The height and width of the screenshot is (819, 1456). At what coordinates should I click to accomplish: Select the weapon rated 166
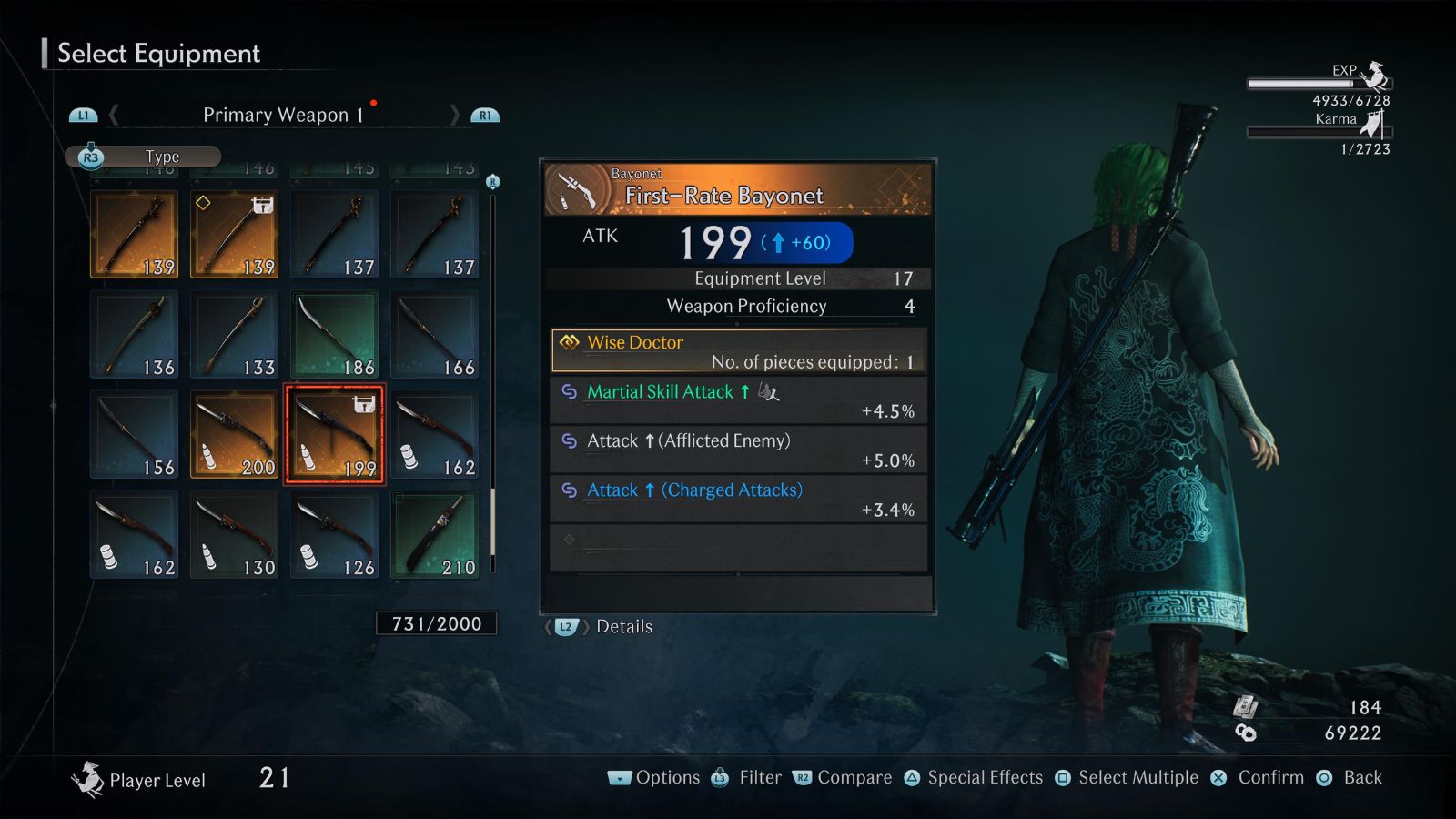434,334
